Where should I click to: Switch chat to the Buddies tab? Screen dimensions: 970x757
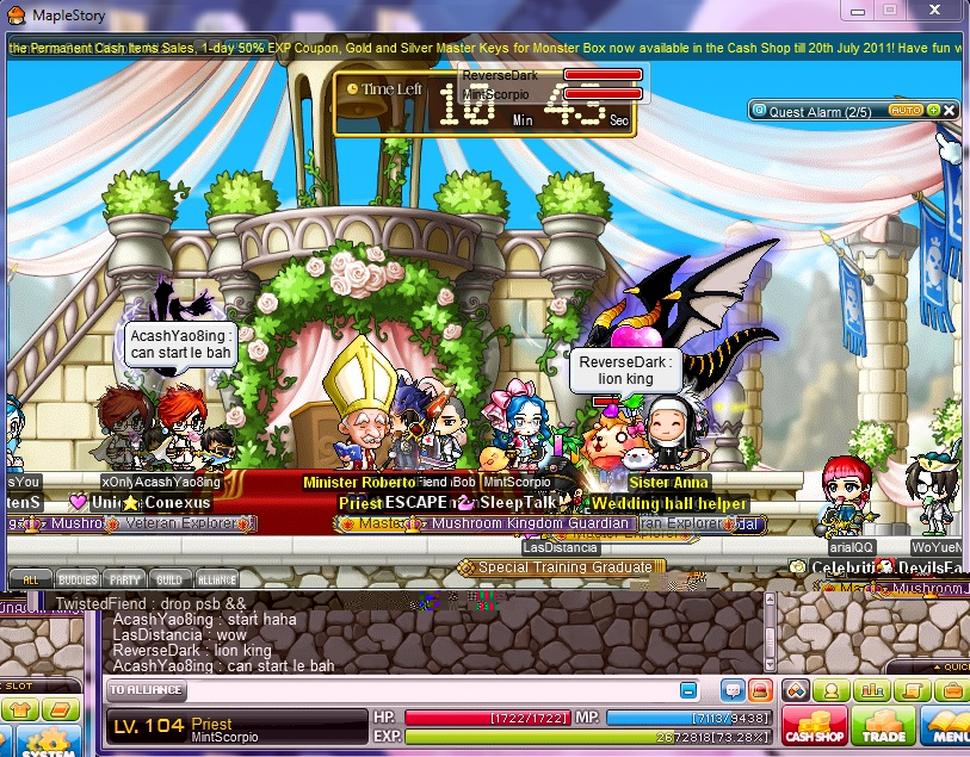77,579
